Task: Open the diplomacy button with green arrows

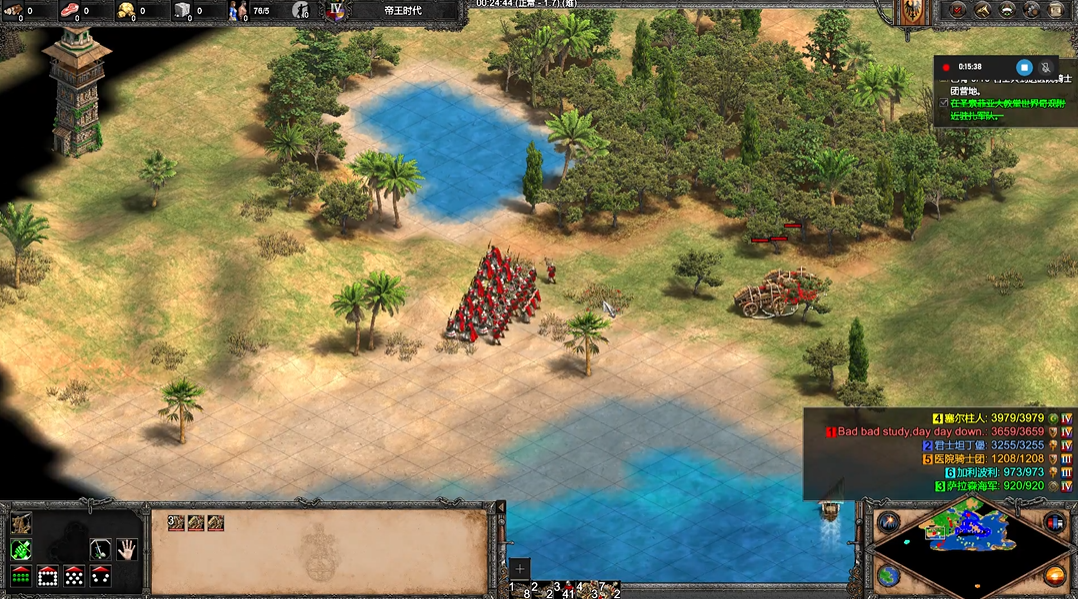Action: click(x=1007, y=10)
